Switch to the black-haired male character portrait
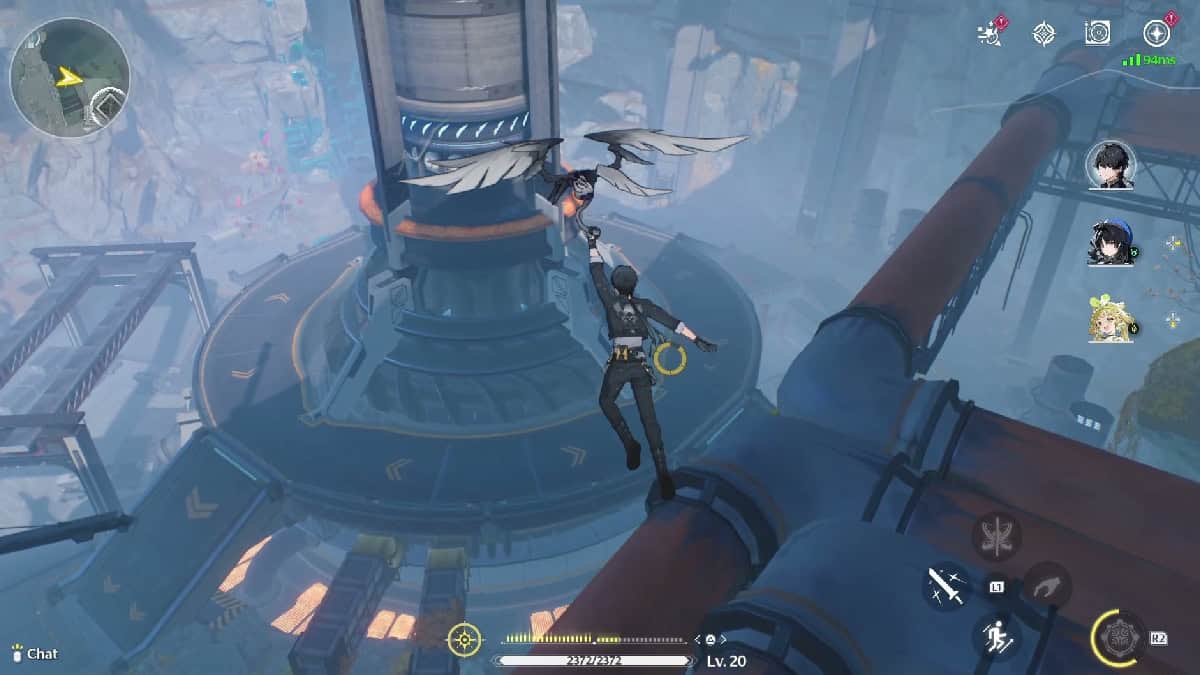 (1110, 164)
